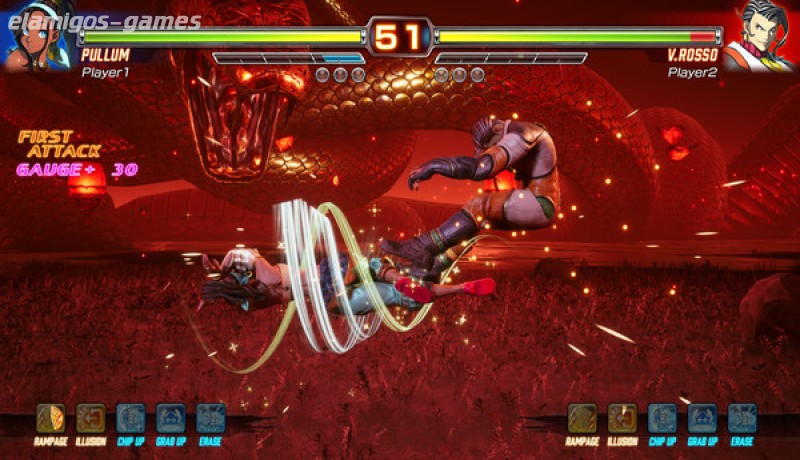Select Player 2's Erase gougi icon
The height and width of the screenshot is (460, 800).
pos(742,417)
